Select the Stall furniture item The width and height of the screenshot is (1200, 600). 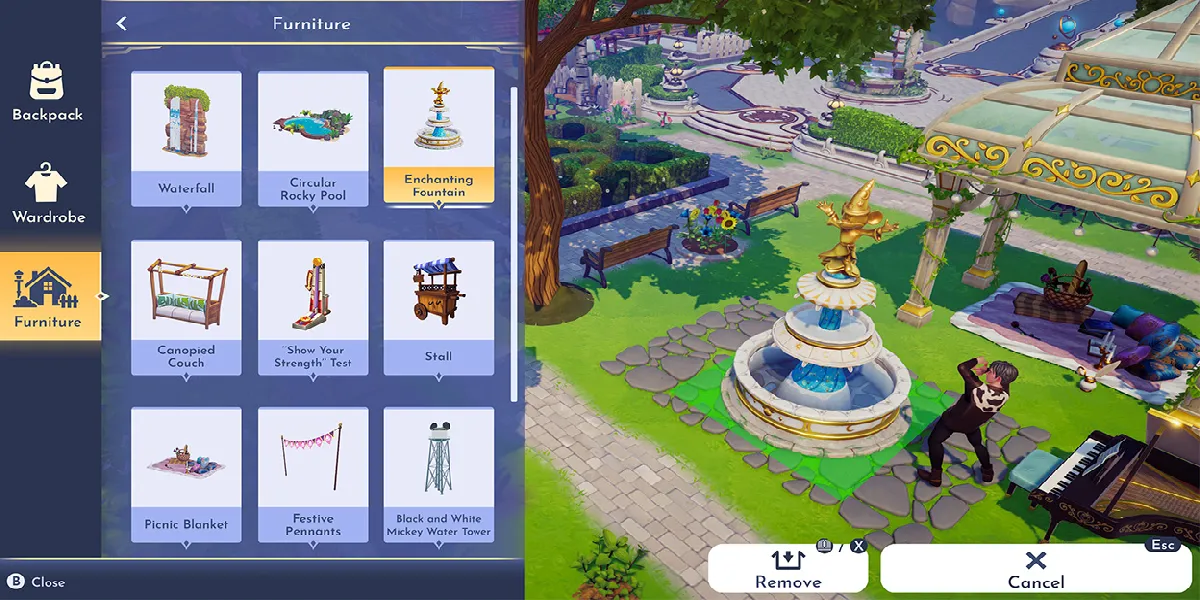click(x=439, y=306)
